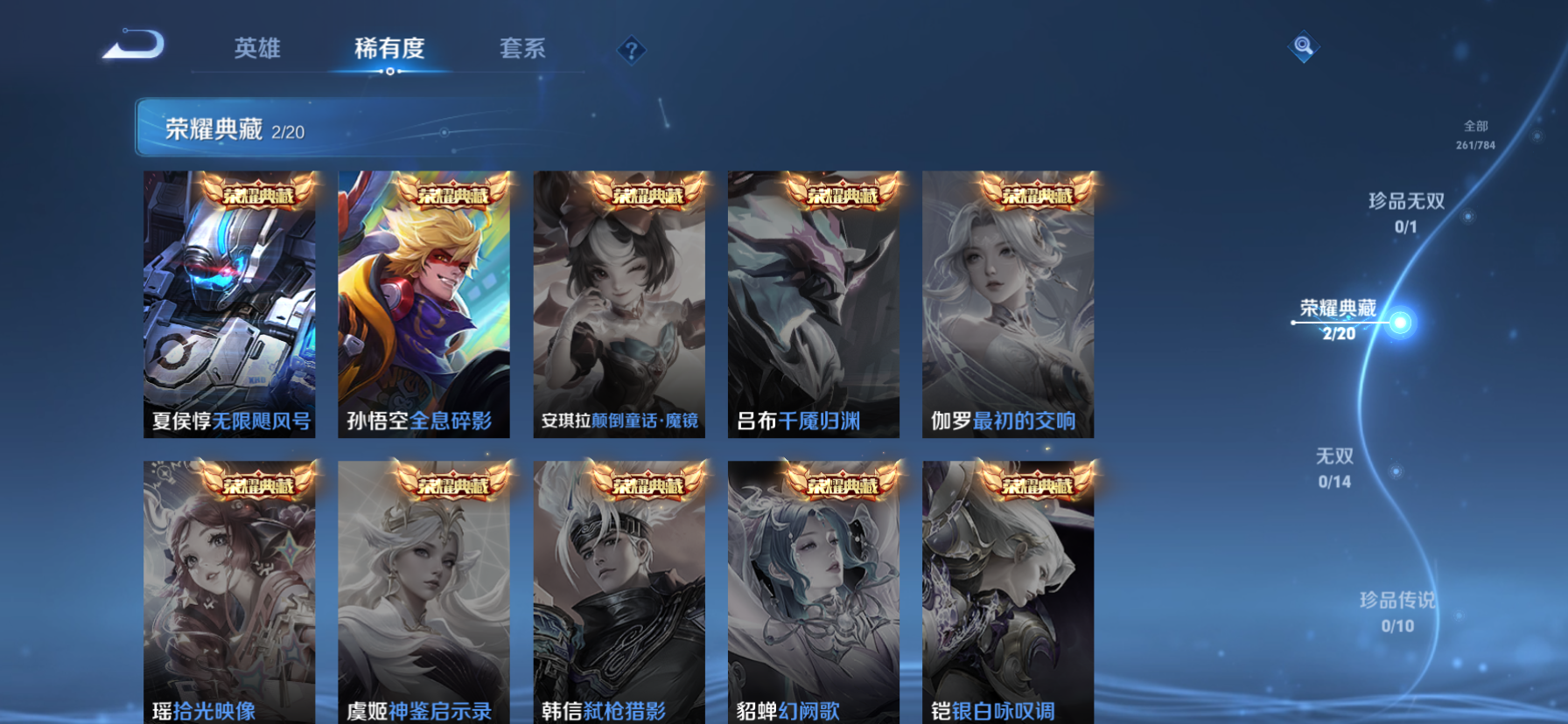Screen dimensions: 1568x724
Task: Go back using the return arrow
Action: click(x=134, y=45)
